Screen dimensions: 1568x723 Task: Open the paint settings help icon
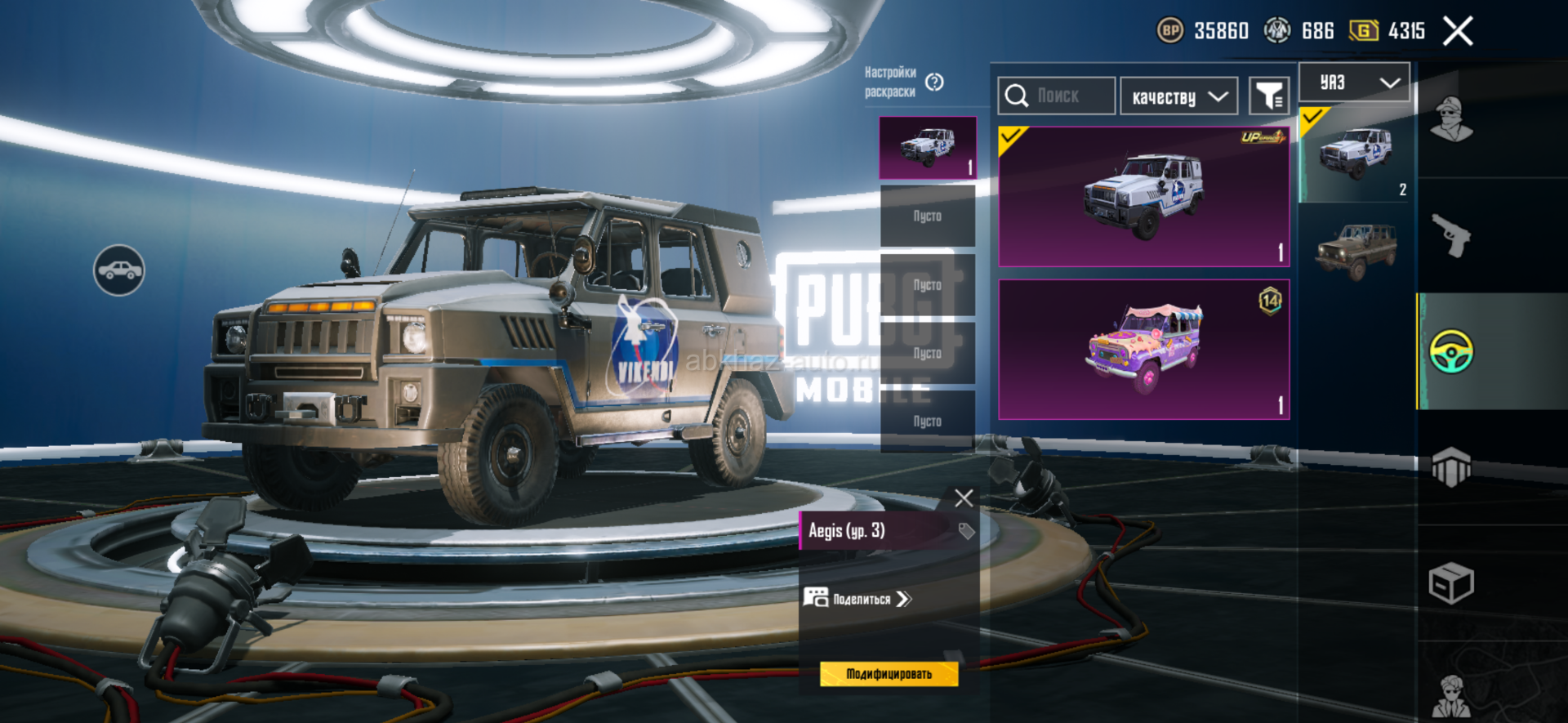coord(934,83)
